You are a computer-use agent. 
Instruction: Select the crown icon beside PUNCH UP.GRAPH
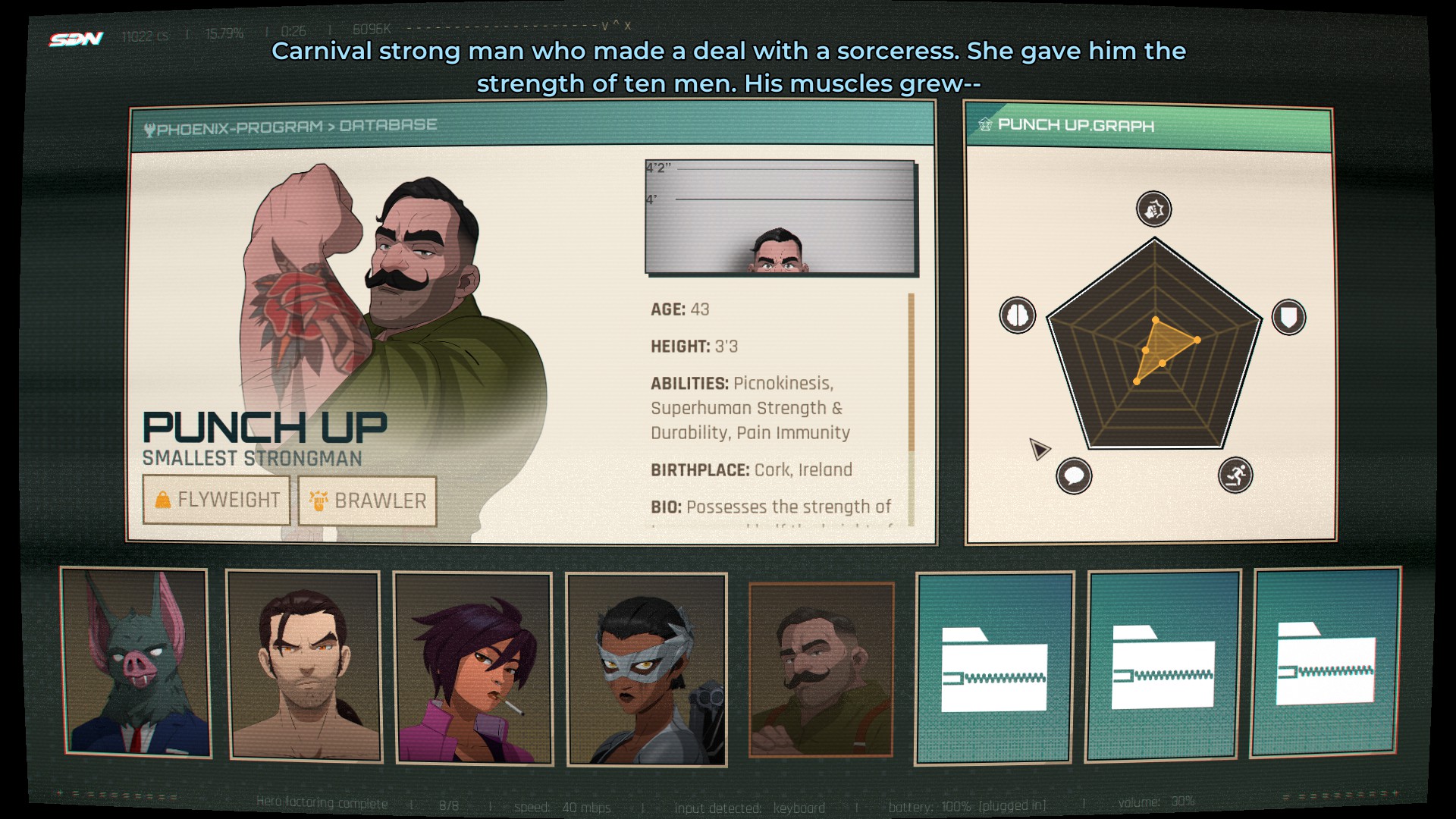click(x=985, y=126)
